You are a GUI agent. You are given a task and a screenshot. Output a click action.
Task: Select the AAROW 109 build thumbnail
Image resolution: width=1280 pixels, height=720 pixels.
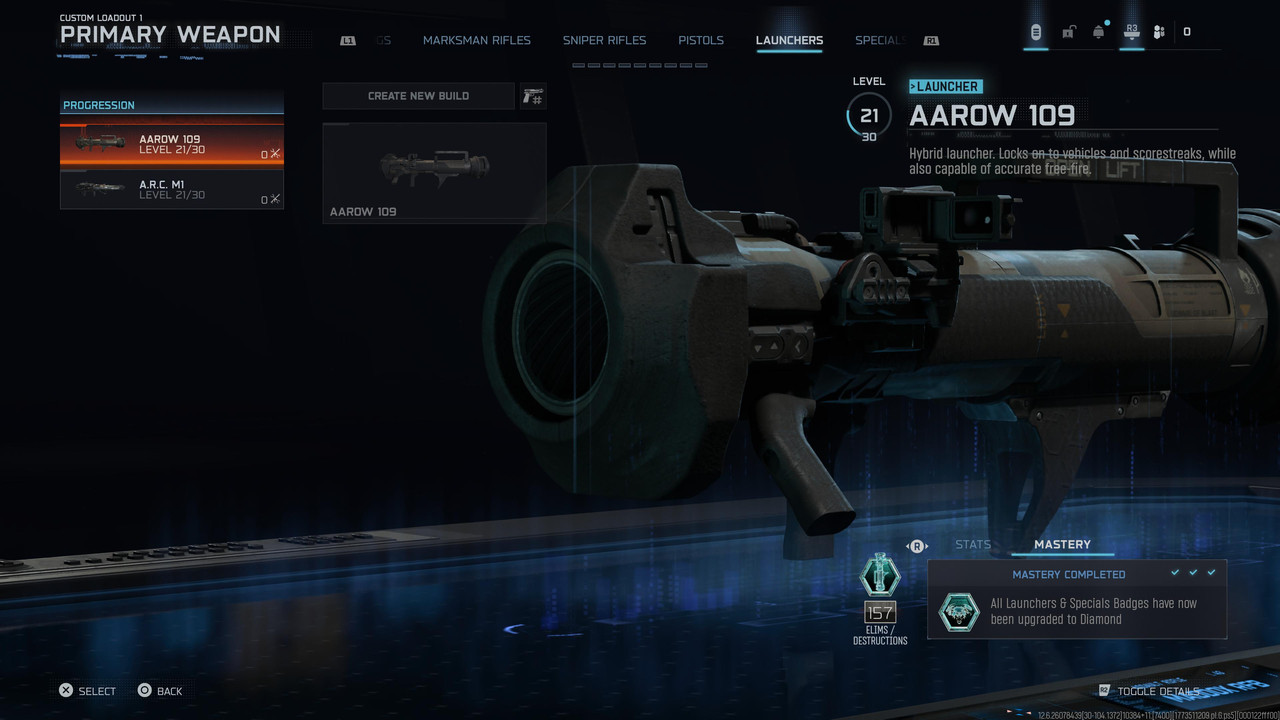coord(434,172)
